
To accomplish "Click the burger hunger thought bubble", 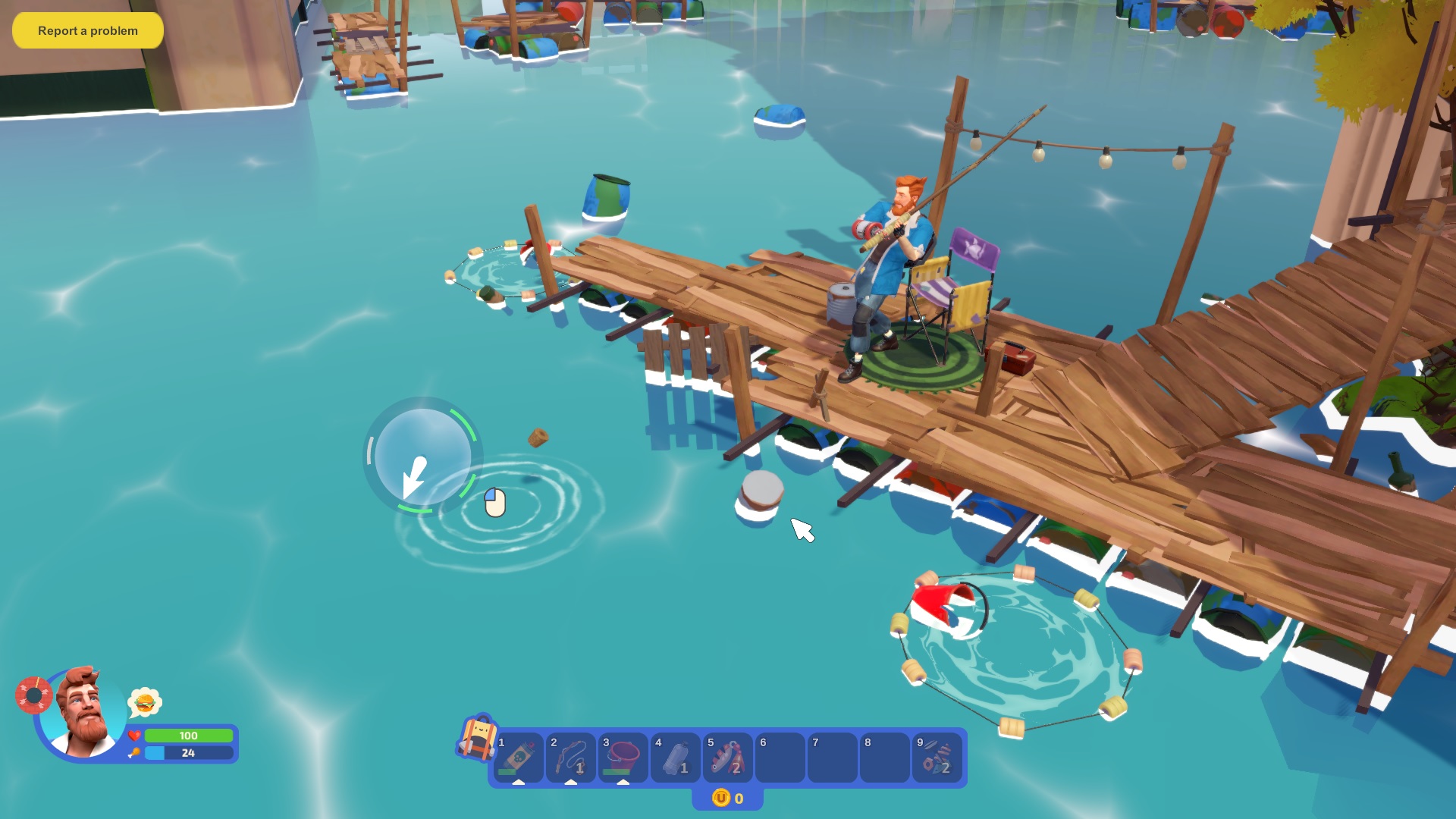I will point(145,703).
